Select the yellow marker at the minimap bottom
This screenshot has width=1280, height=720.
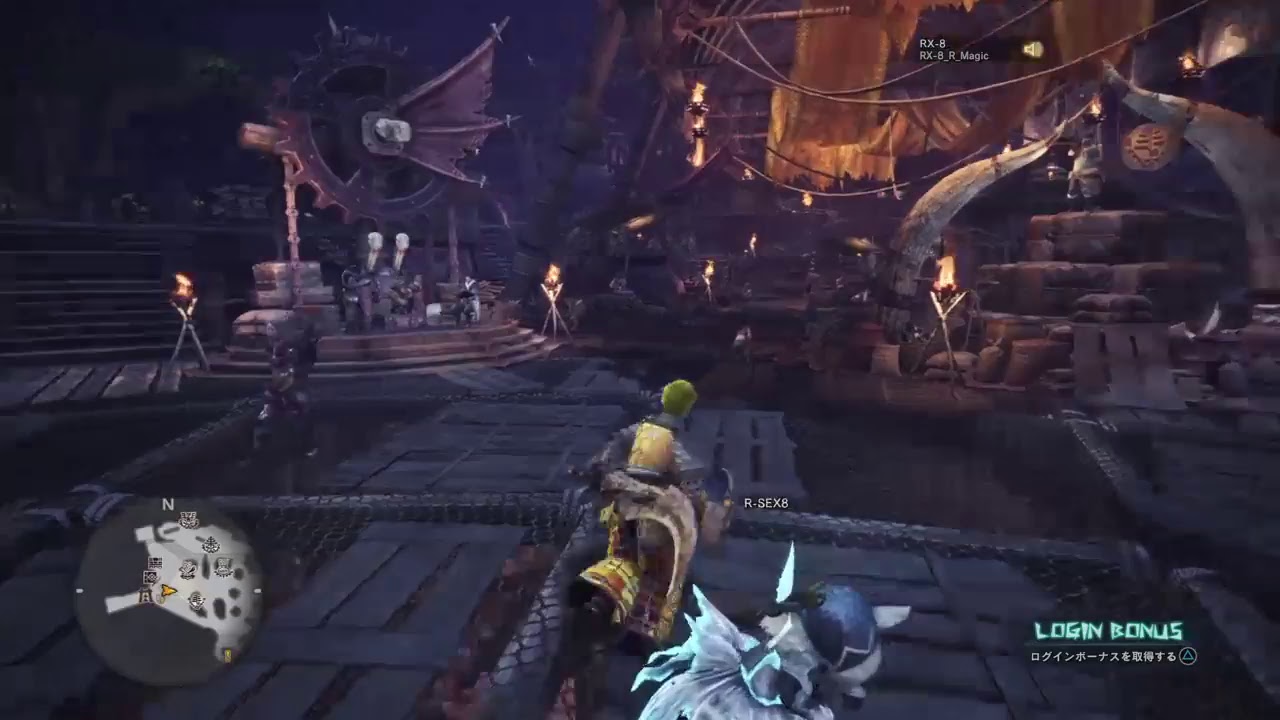click(x=227, y=654)
